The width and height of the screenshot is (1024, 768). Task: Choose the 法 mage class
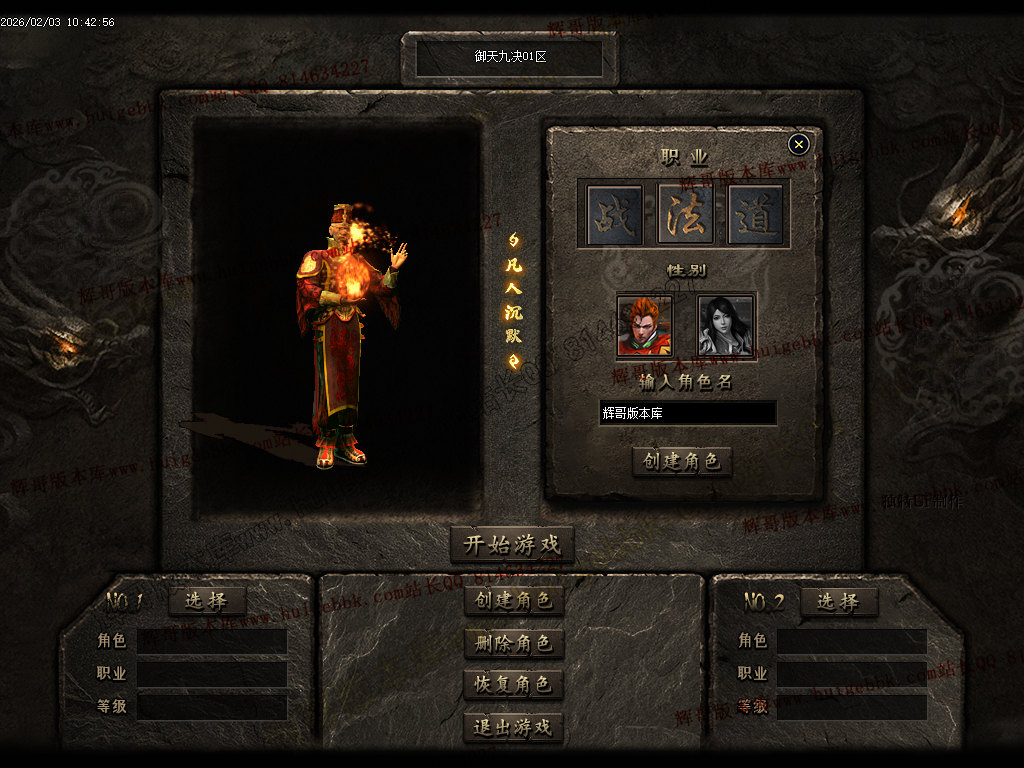click(x=685, y=215)
